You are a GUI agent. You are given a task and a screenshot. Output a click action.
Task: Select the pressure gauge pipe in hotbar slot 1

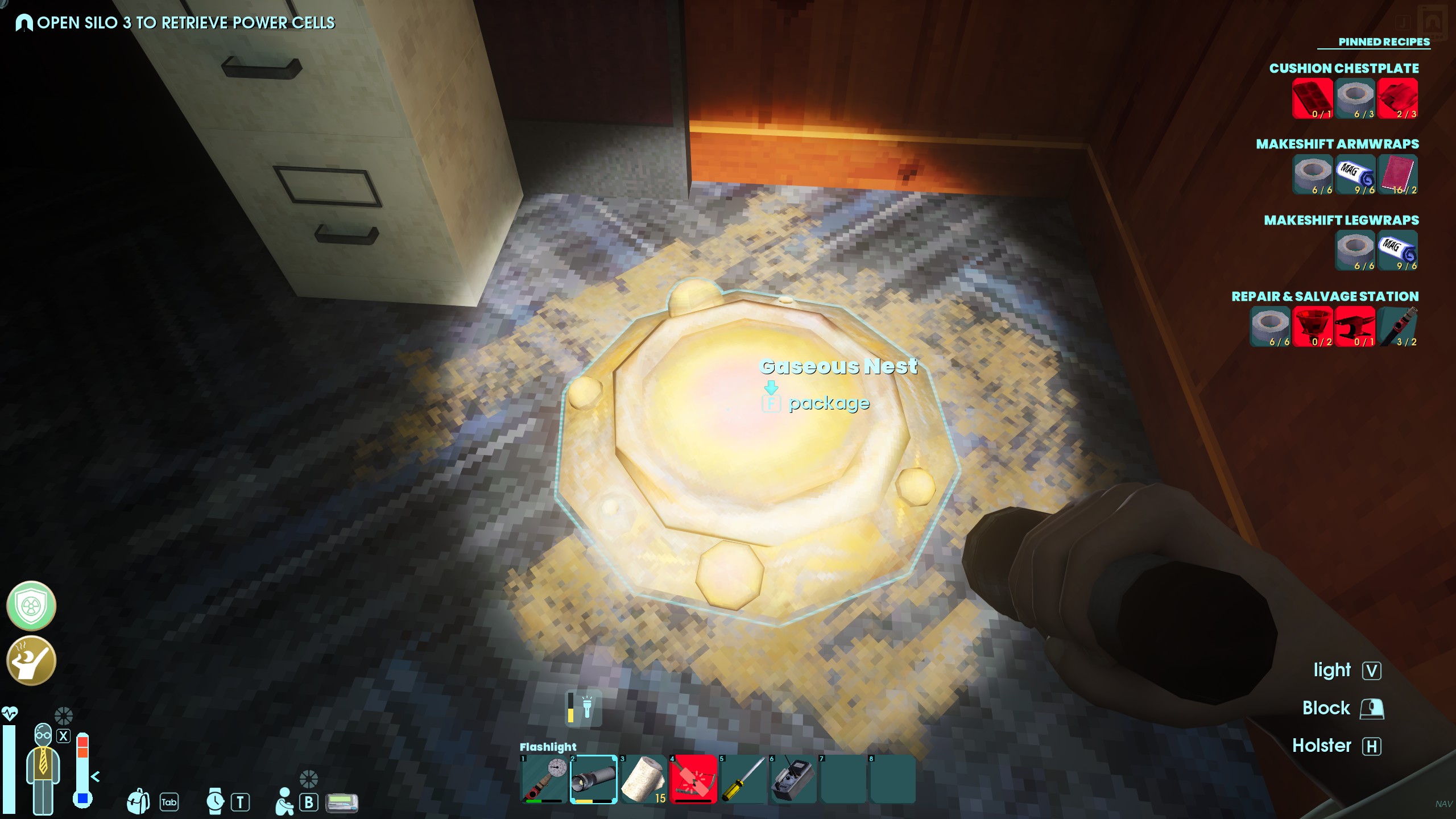pos(544,779)
